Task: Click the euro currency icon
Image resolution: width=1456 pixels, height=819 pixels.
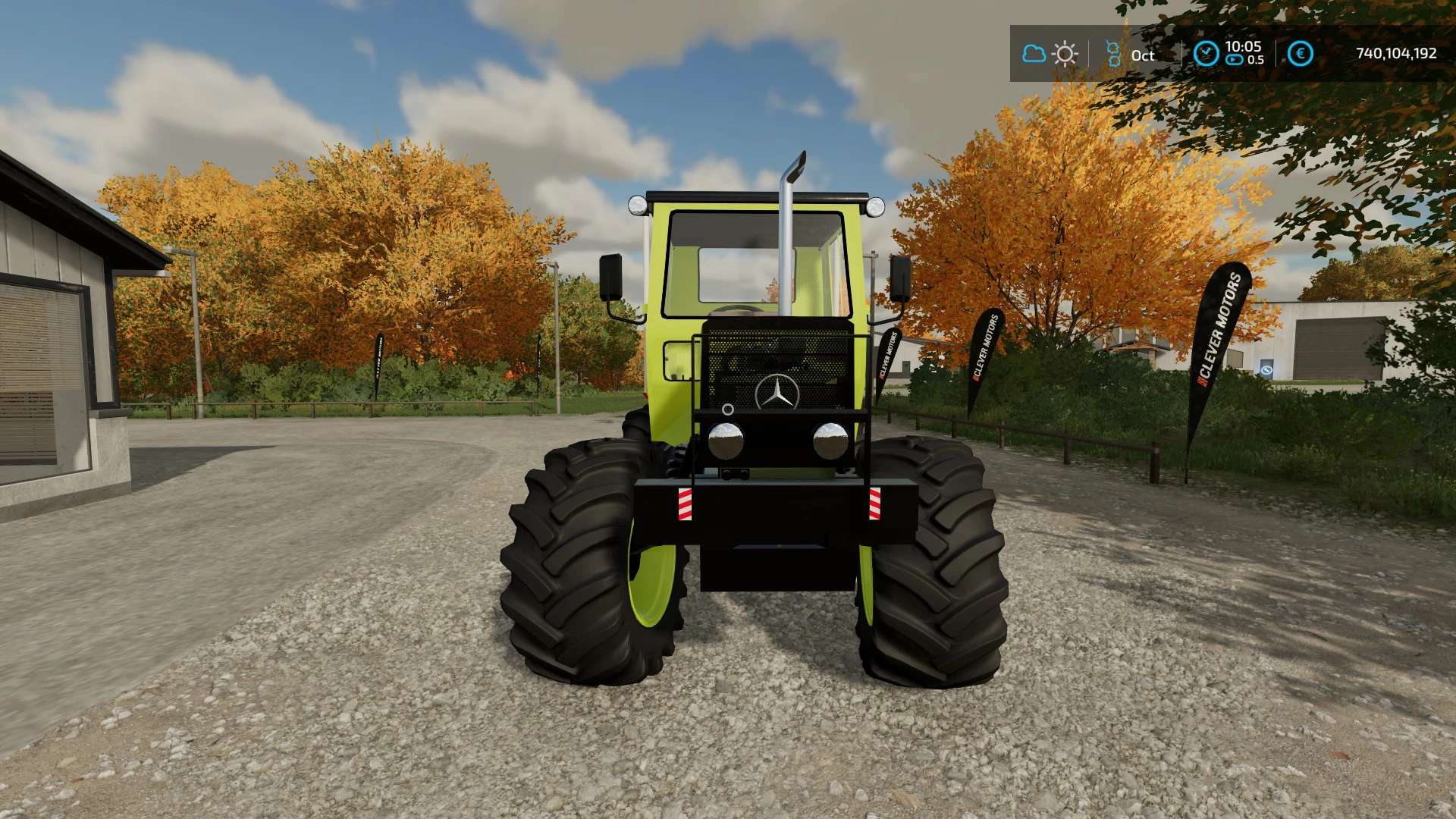Action: click(x=1301, y=54)
